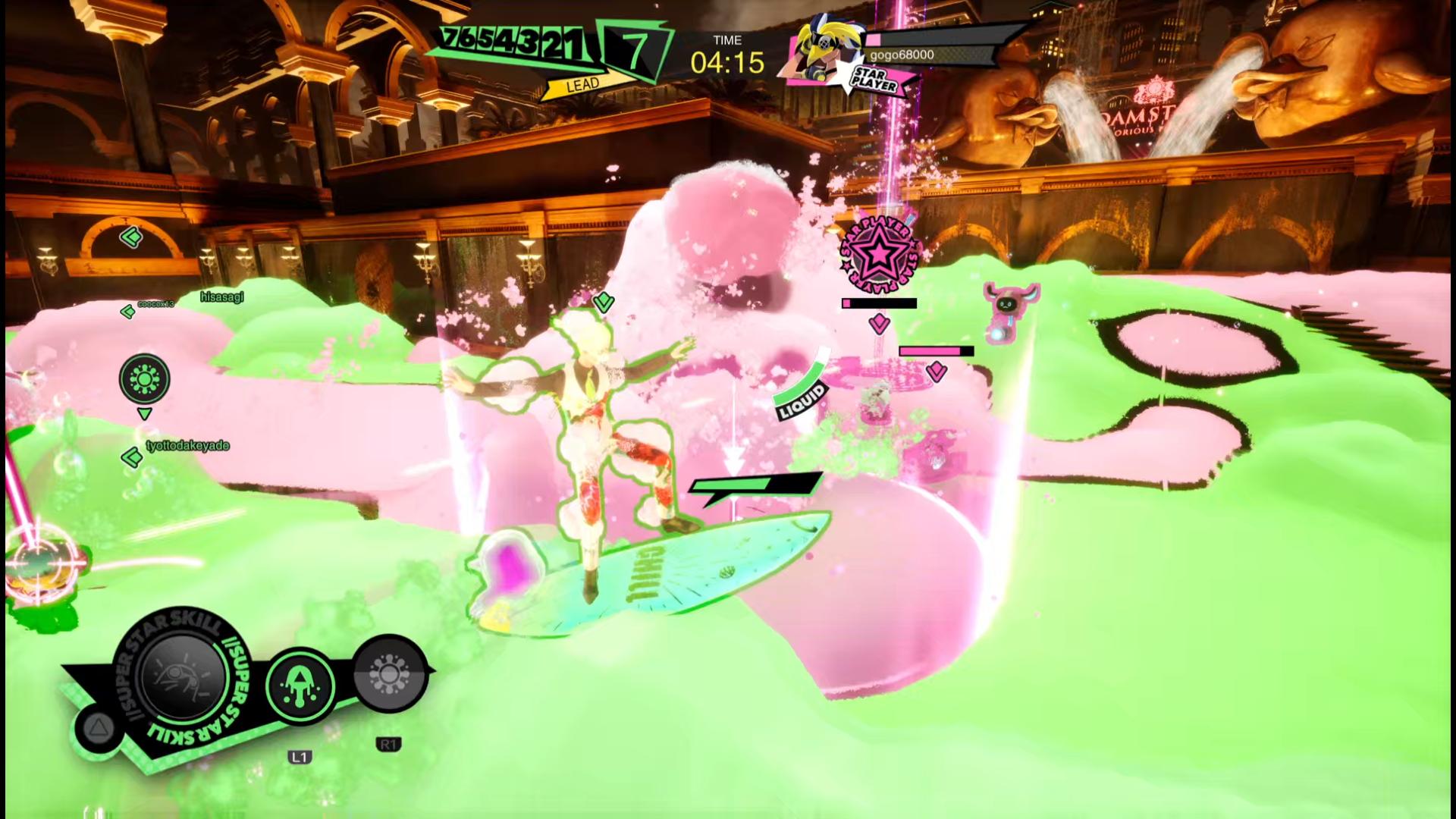This screenshot has width=1456, height=819.
Task: Use the green foam skill above L1
Action: (x=300, y=686)
